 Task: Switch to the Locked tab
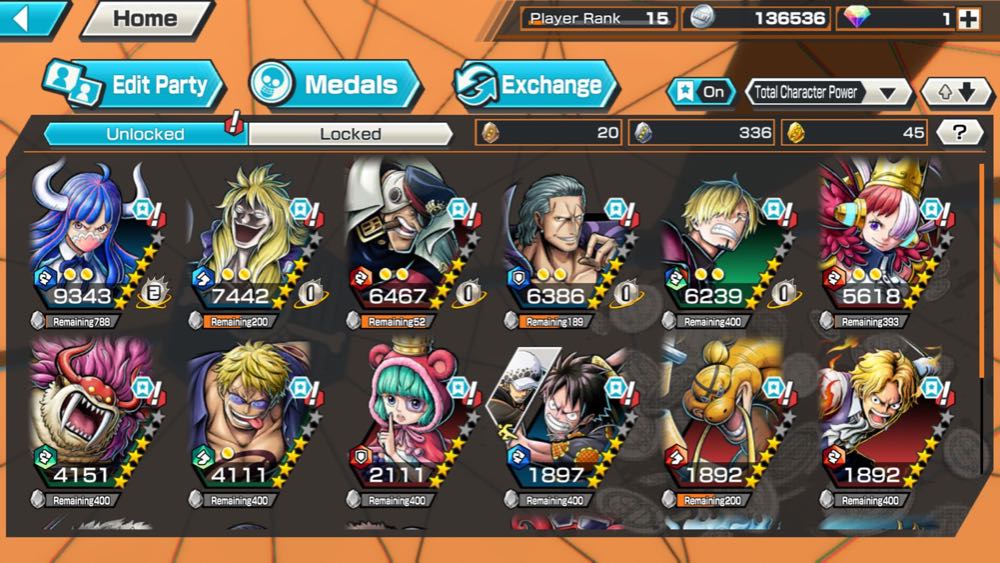(x=350, y=133)
